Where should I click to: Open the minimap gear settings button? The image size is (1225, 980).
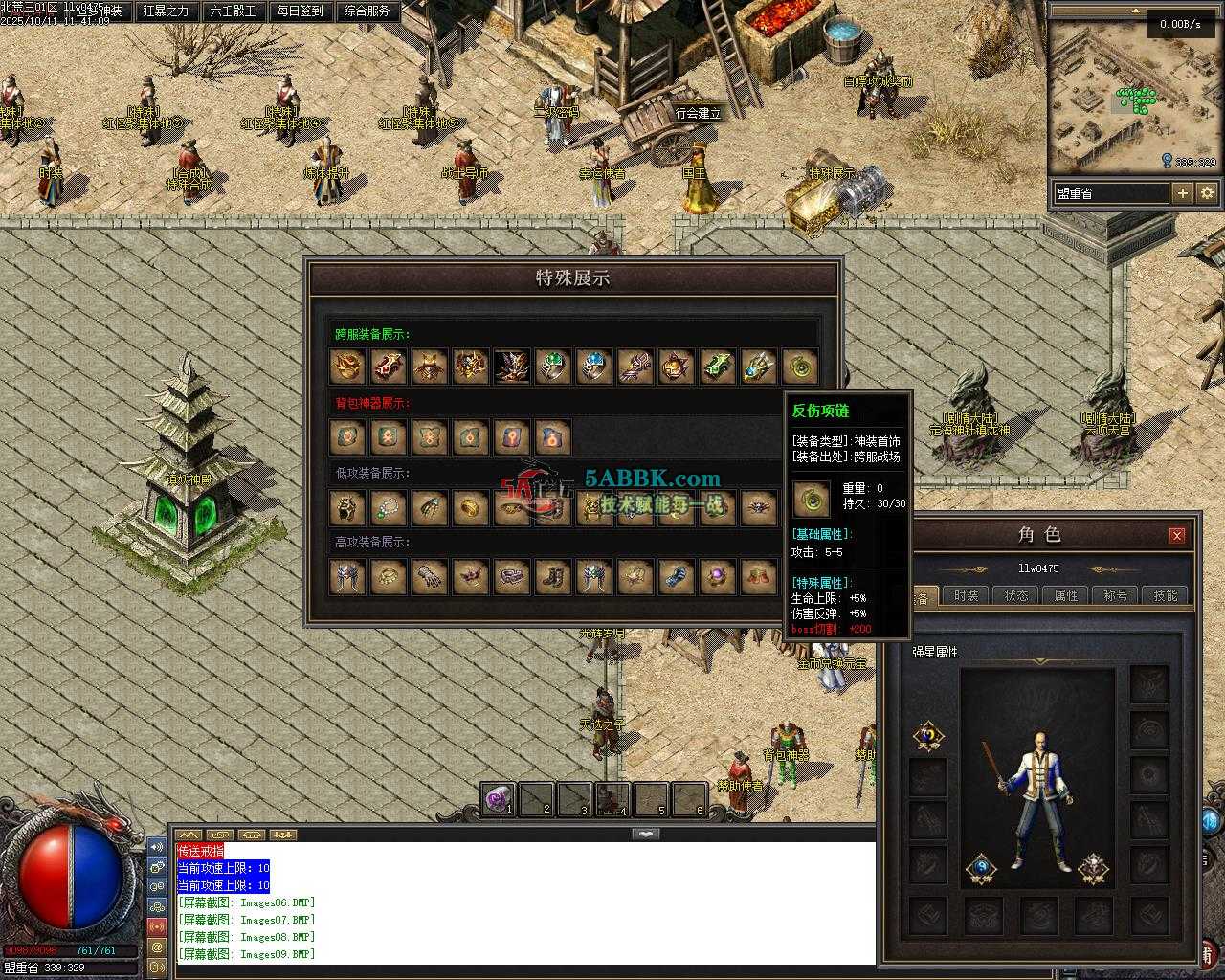click(x=1207, y=193)
